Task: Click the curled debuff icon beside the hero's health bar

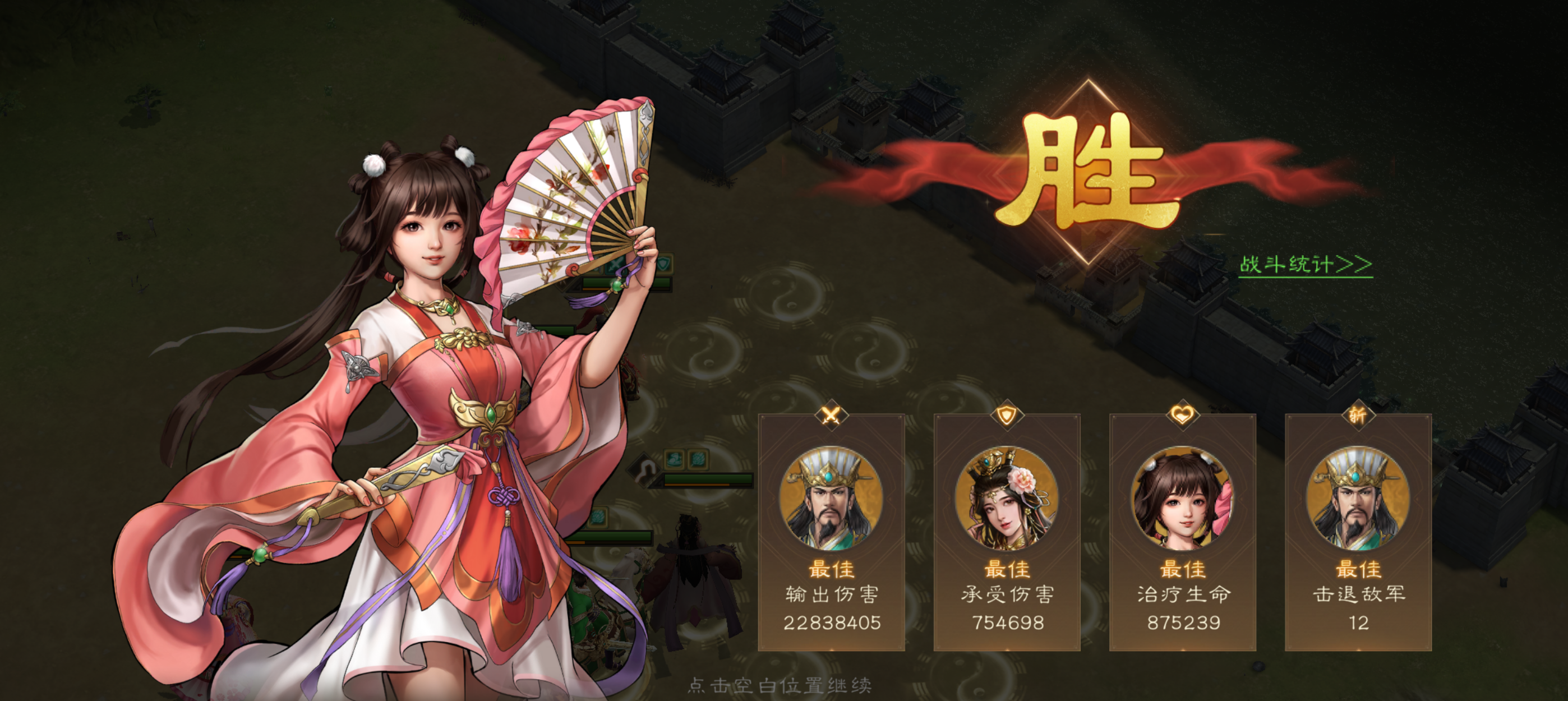Action: (645, 470)
